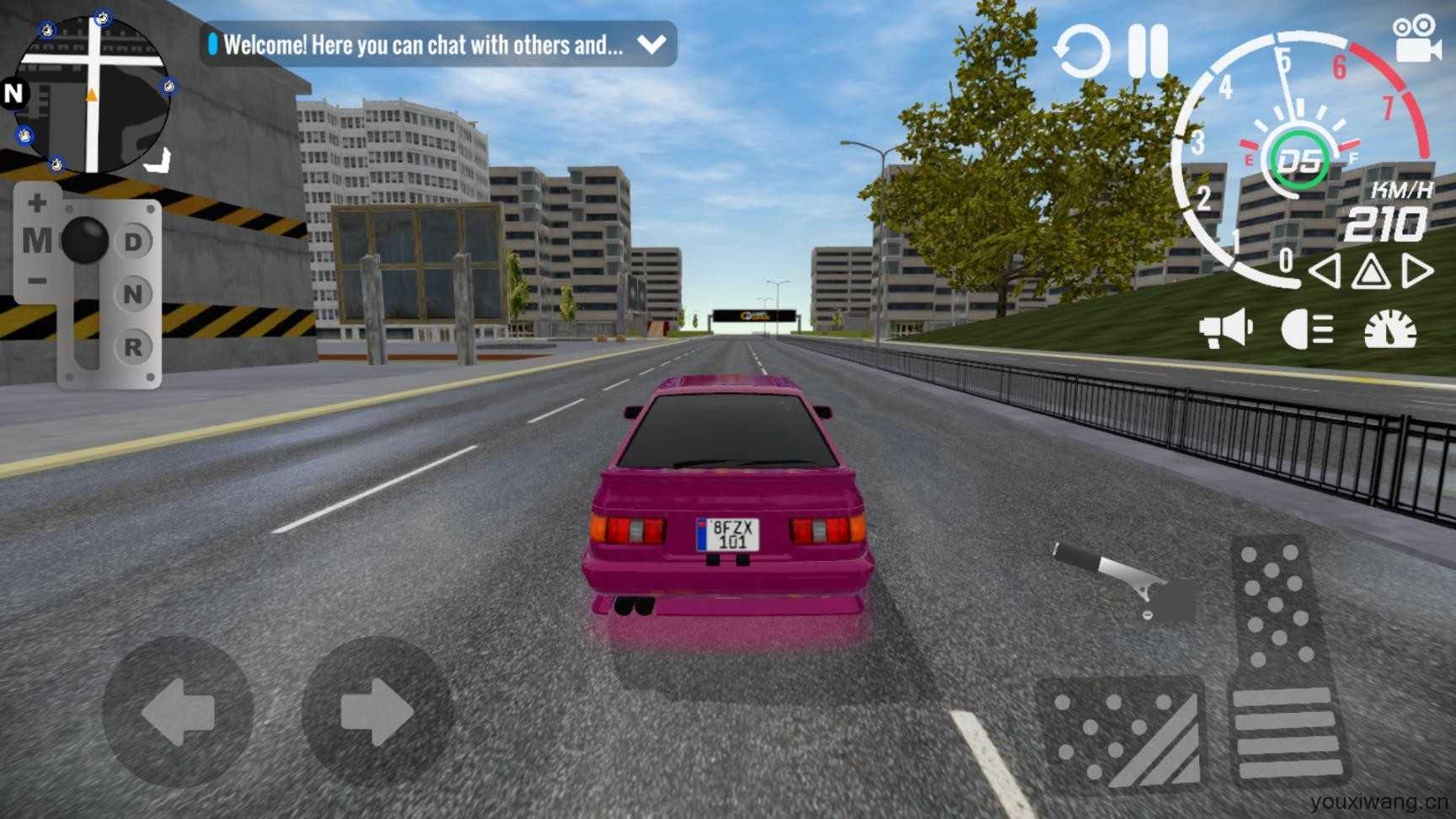Shift gear selector to D

tap(133, 242)
